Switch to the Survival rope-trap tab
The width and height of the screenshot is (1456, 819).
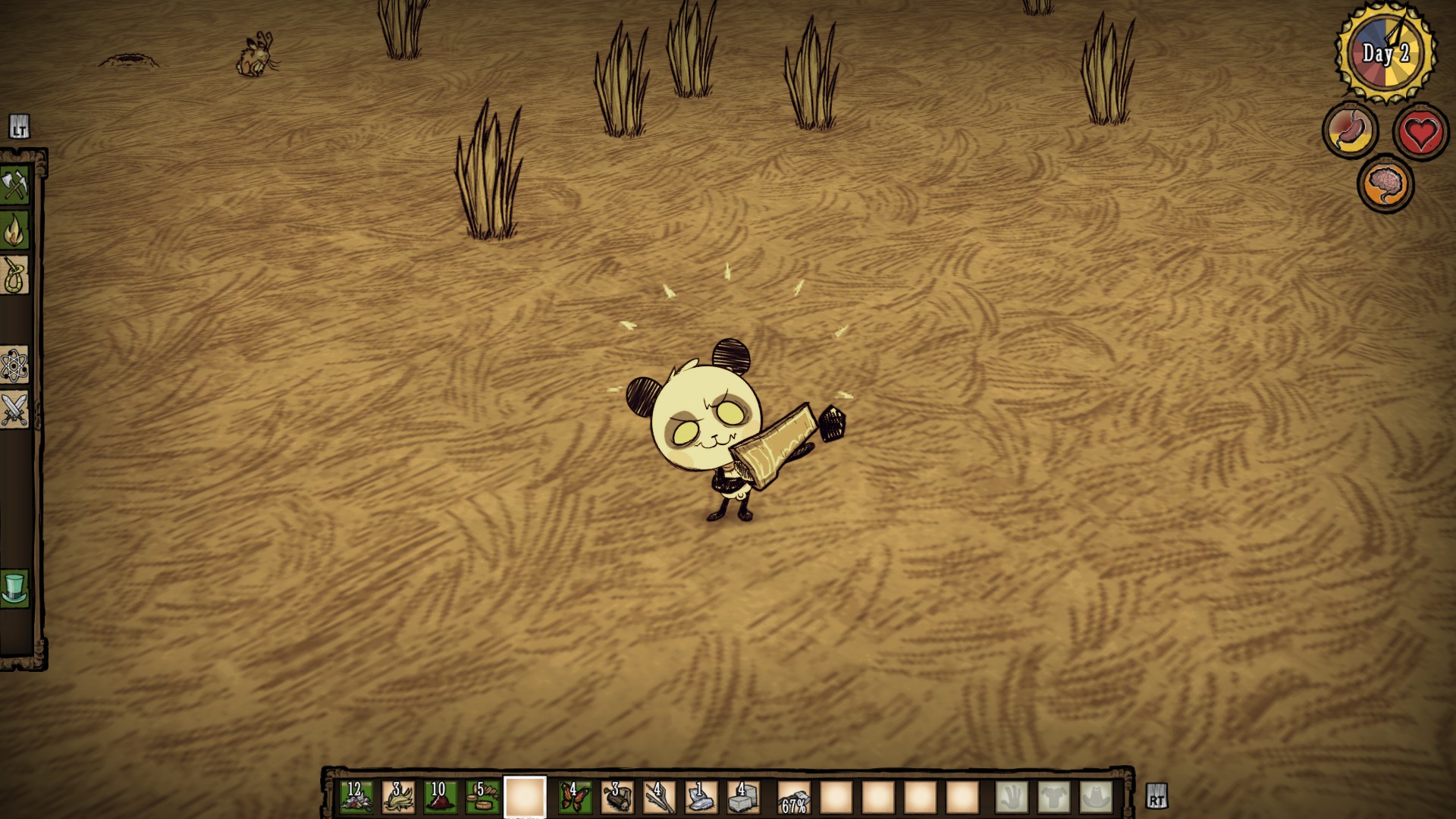[x=14, y=275]
